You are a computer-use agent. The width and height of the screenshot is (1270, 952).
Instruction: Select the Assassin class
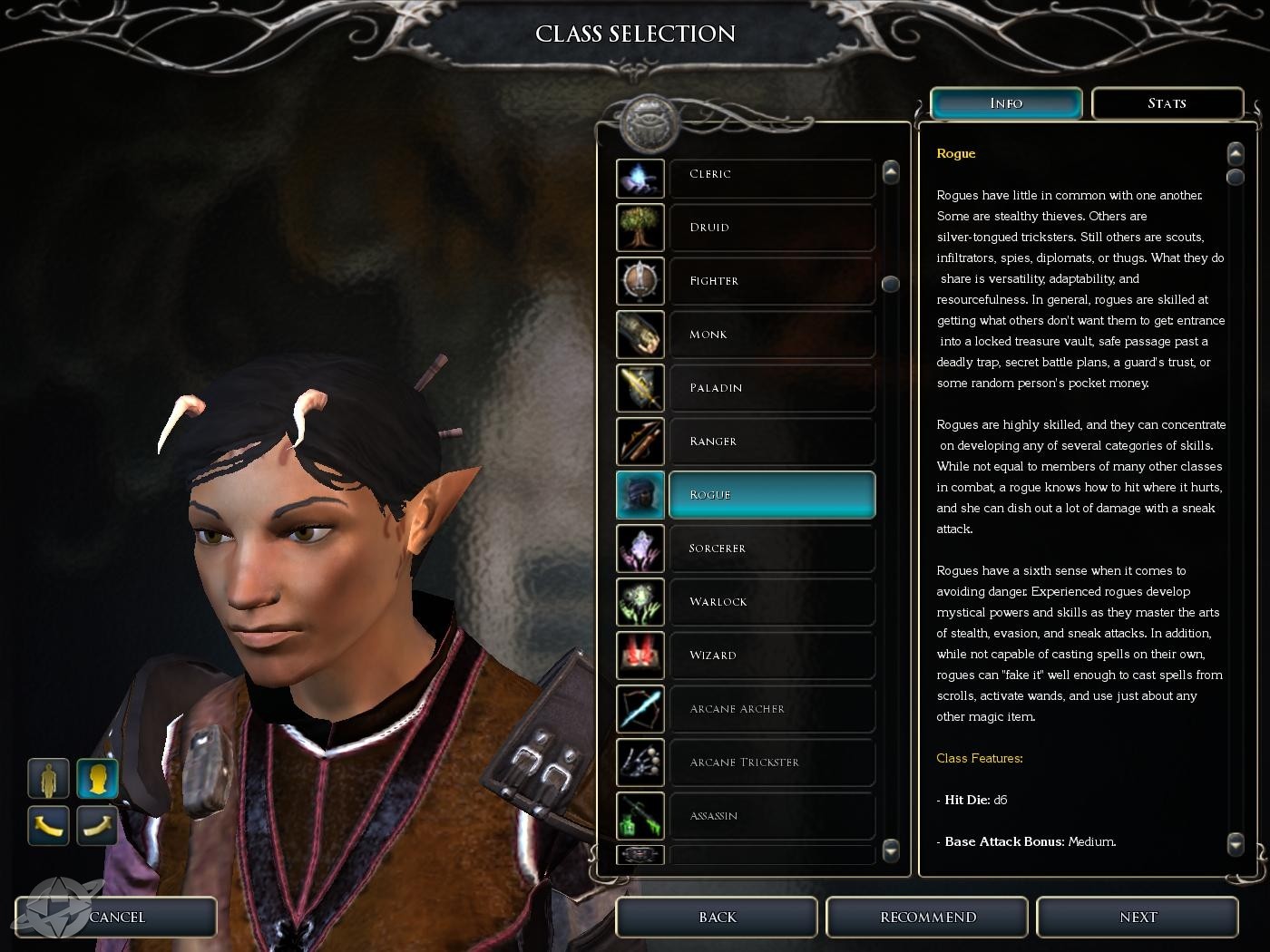(771, 816)
